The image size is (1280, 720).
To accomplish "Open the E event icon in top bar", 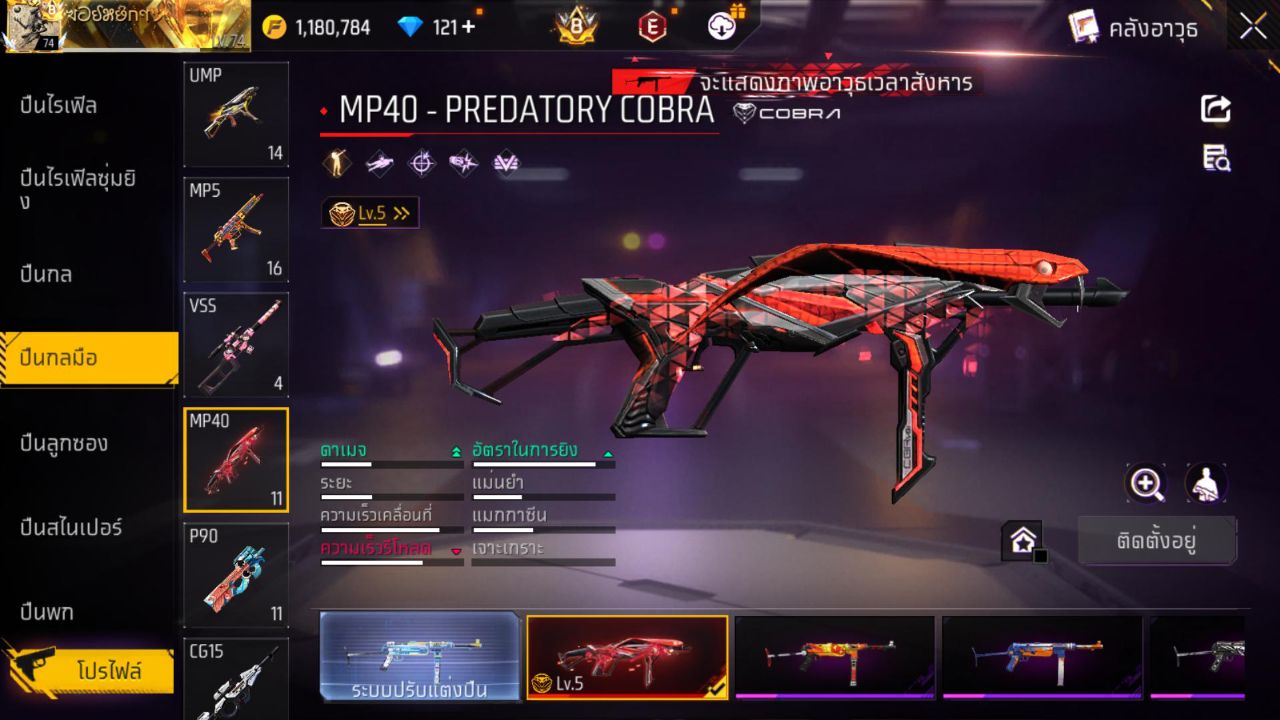I will point(653,27).
